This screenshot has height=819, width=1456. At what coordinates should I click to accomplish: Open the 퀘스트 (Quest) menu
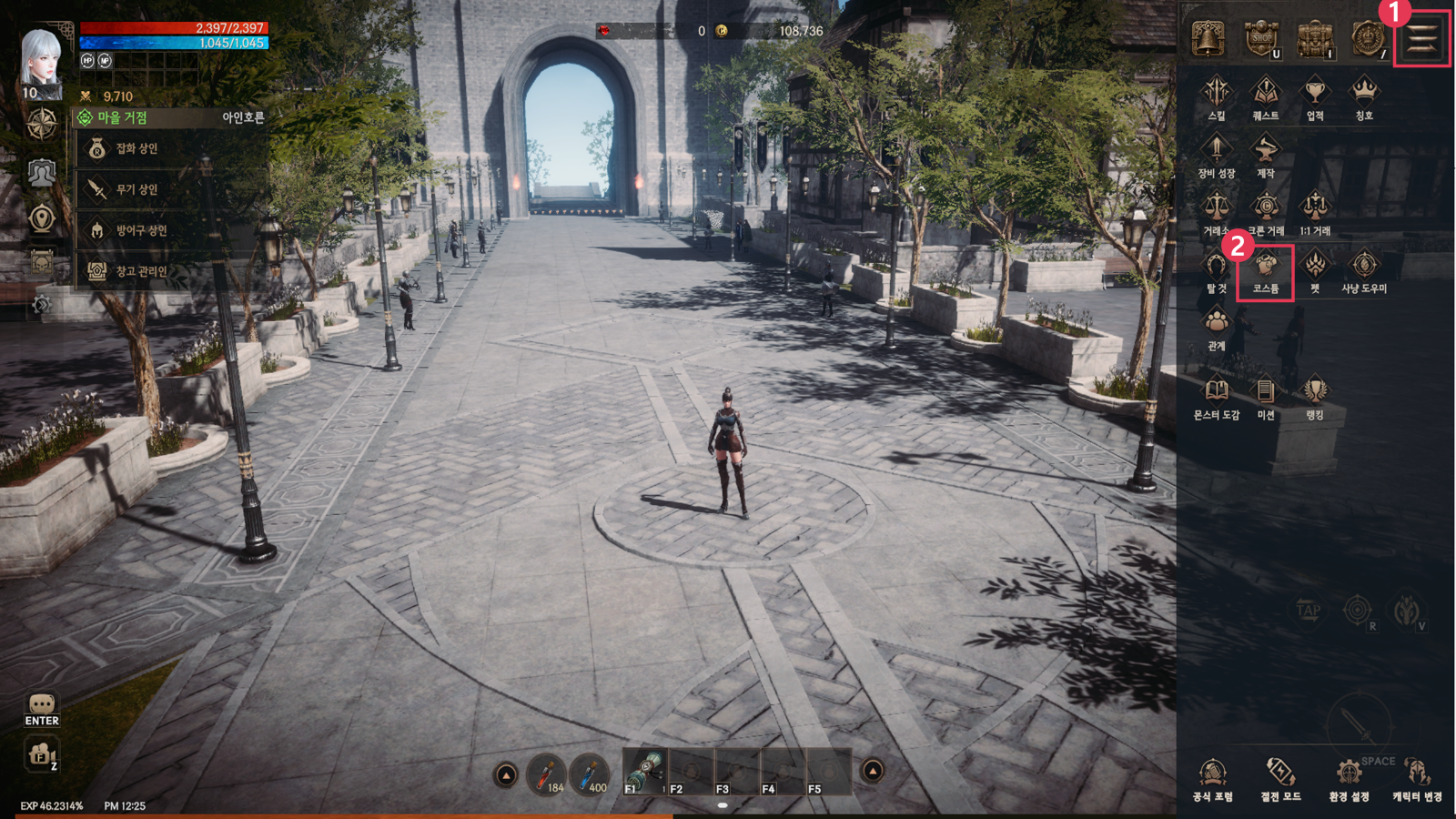coord(1265,96)
